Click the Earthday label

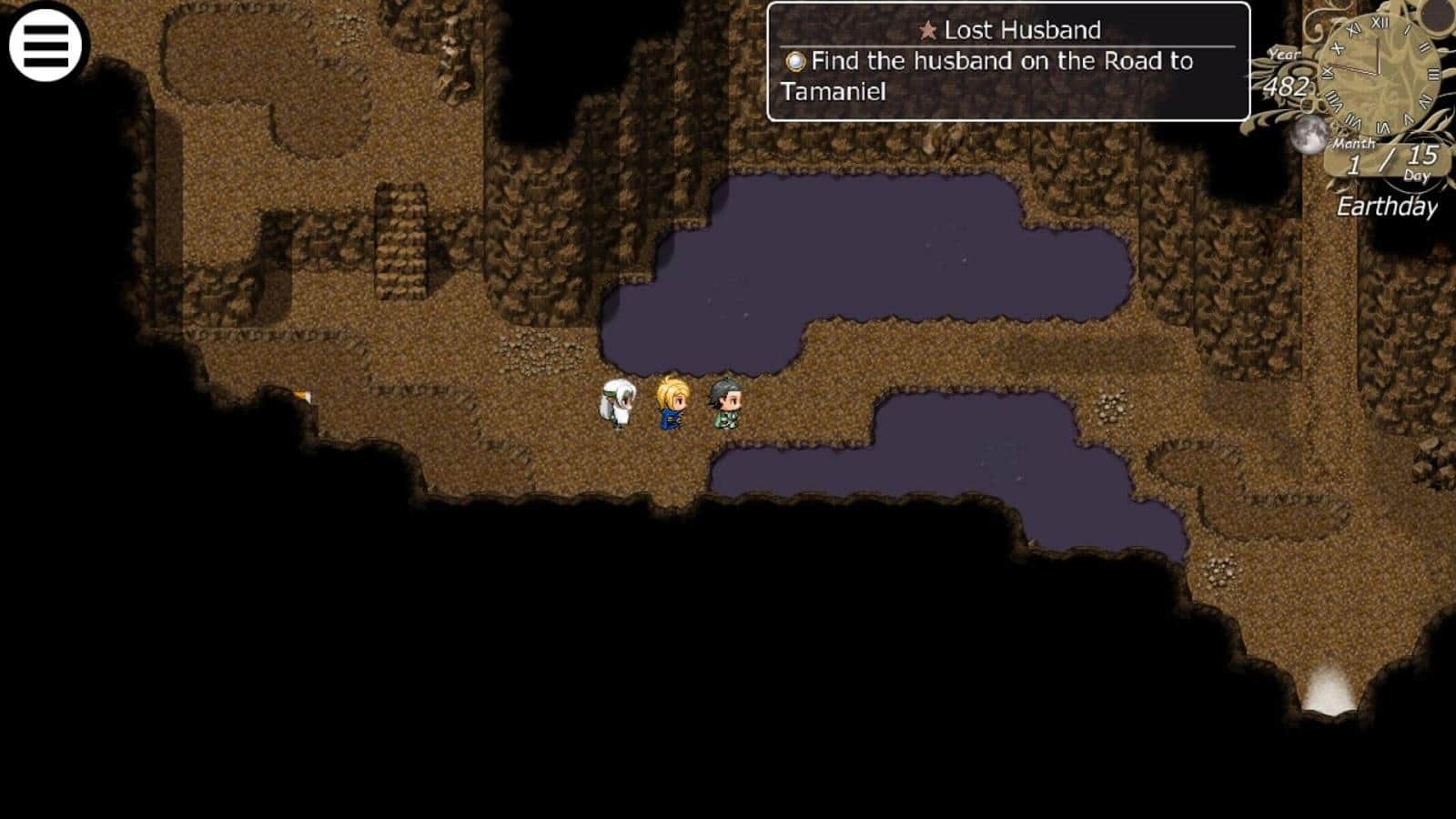(x=1390, y=207)
